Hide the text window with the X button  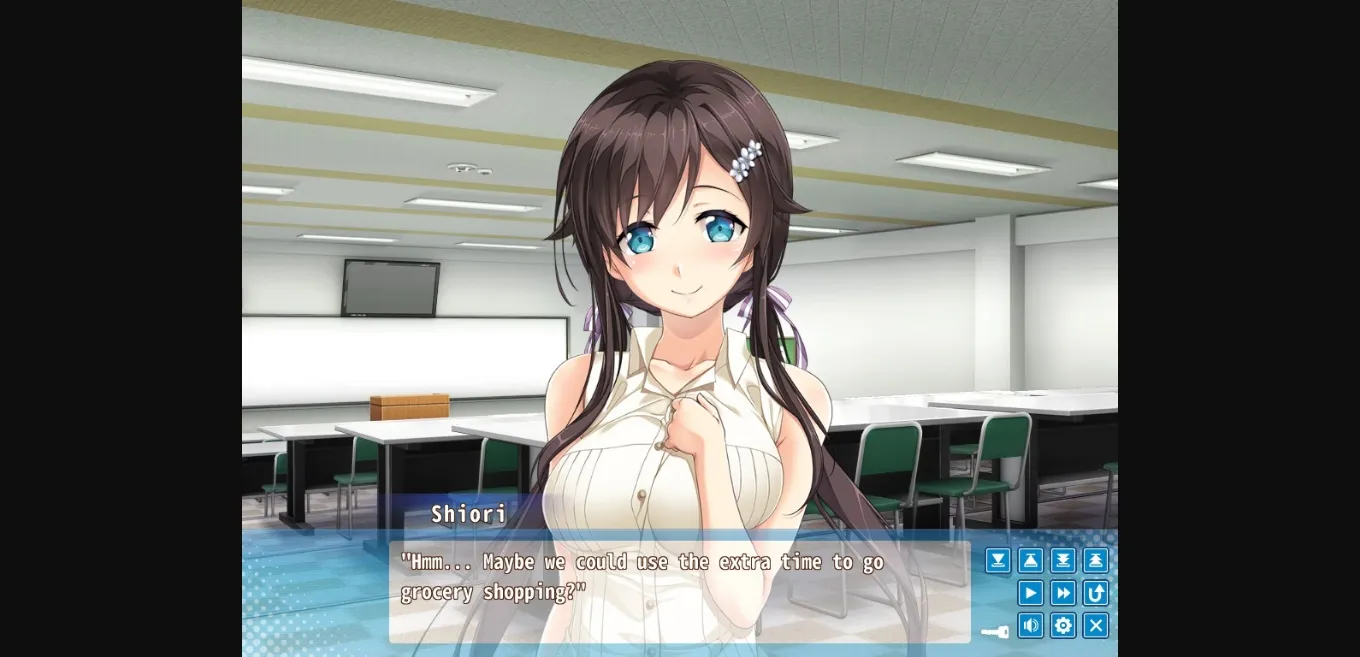(x=1095, y=626)
